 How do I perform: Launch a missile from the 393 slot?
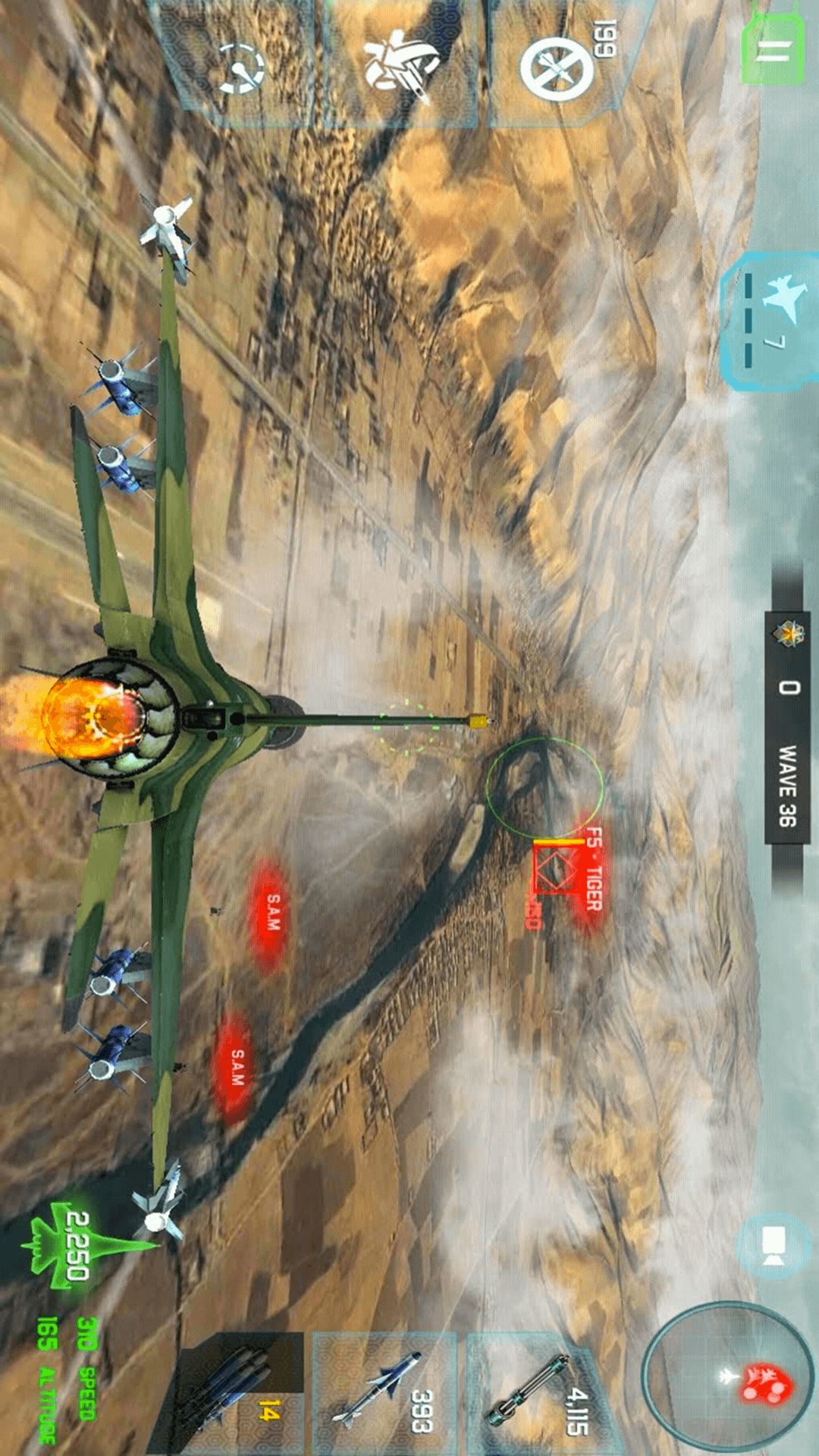(x=385, y=1394)
